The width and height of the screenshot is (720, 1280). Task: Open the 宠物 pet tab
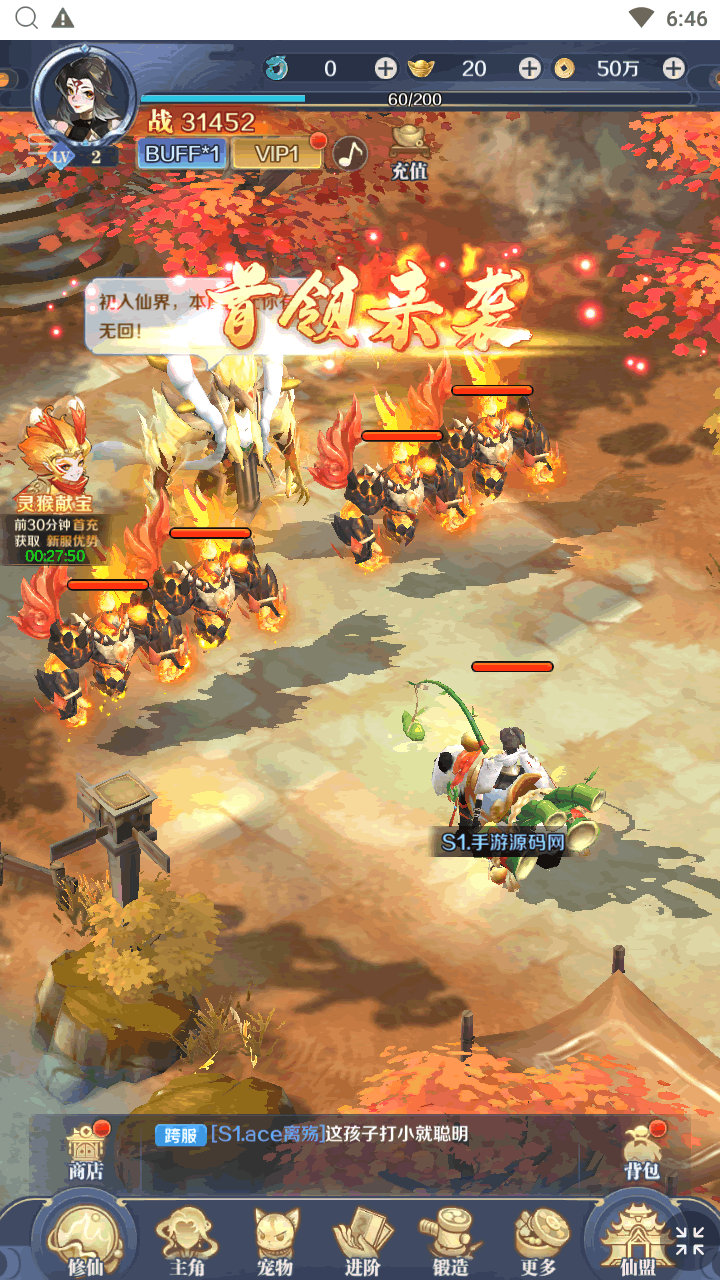275,1238
